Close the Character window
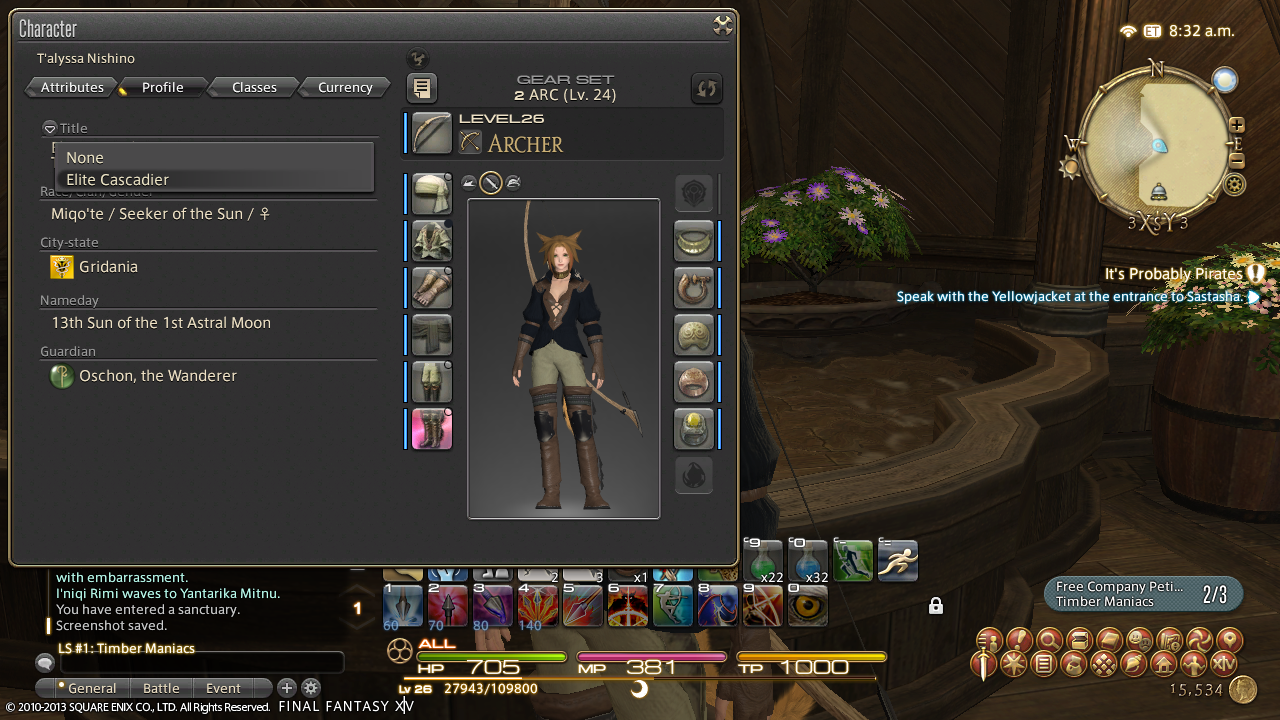The width and height of the screenshot is (1280, 720). 722,27
